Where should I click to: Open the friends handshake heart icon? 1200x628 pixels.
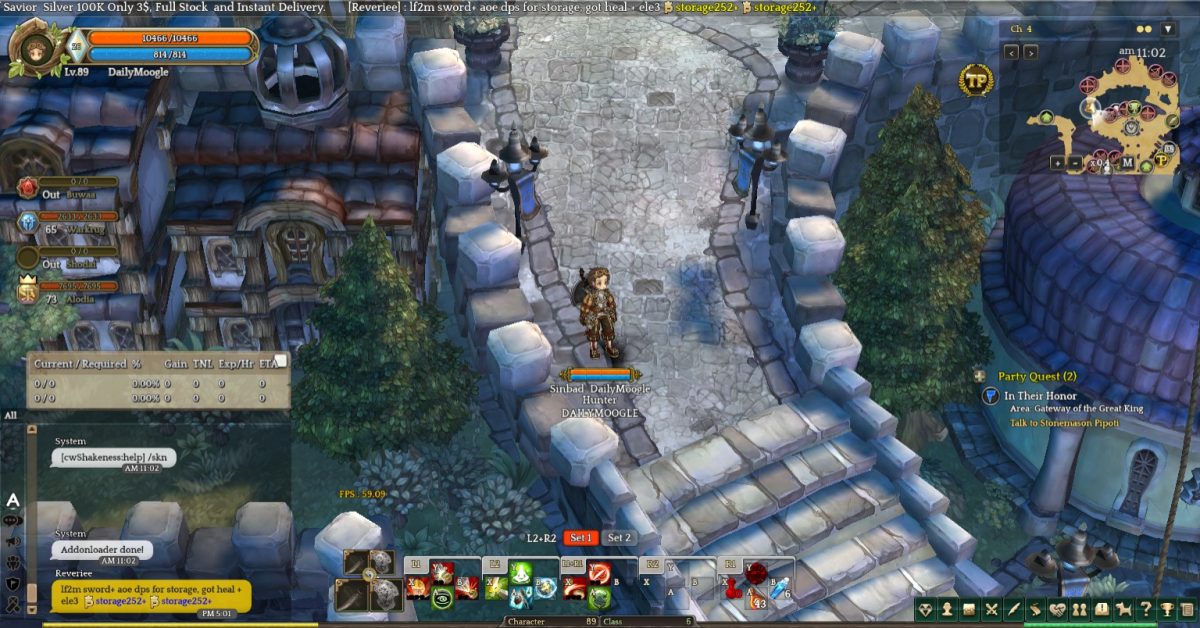point(1058,609)
